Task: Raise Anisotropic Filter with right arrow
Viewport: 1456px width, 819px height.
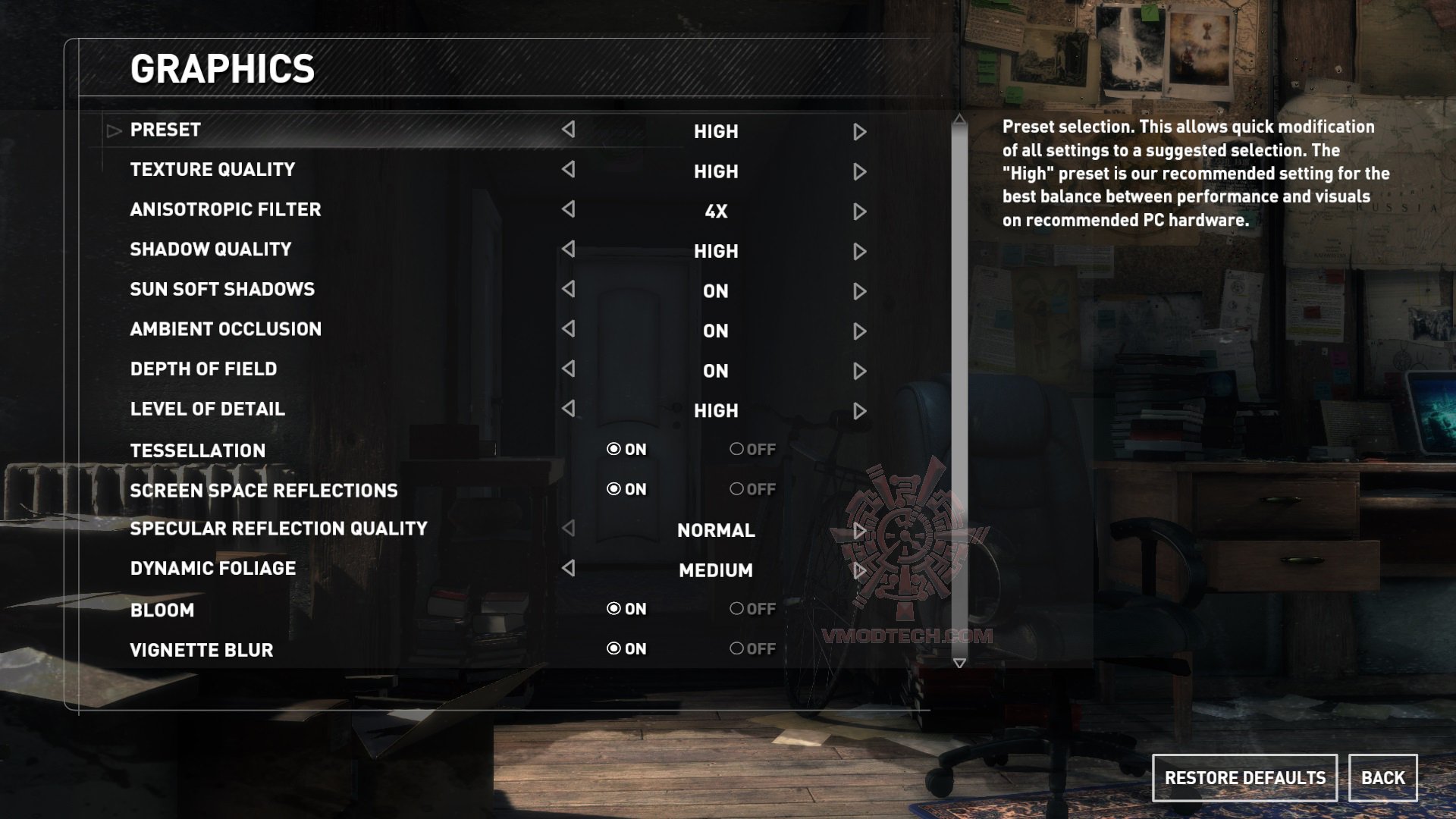Action: 859,212
